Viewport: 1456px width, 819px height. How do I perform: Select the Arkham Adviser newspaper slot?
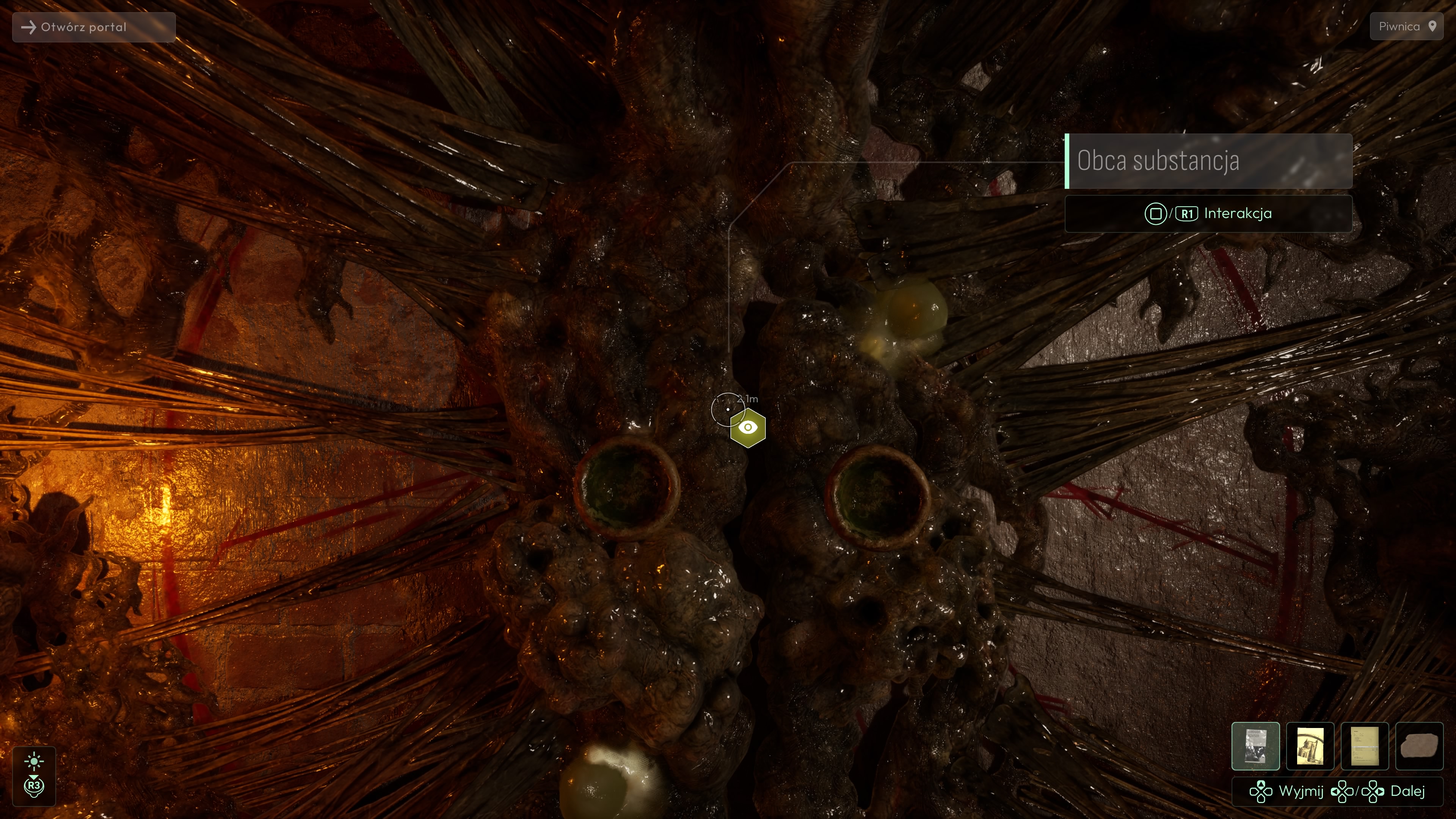[x=1255, y=746]
